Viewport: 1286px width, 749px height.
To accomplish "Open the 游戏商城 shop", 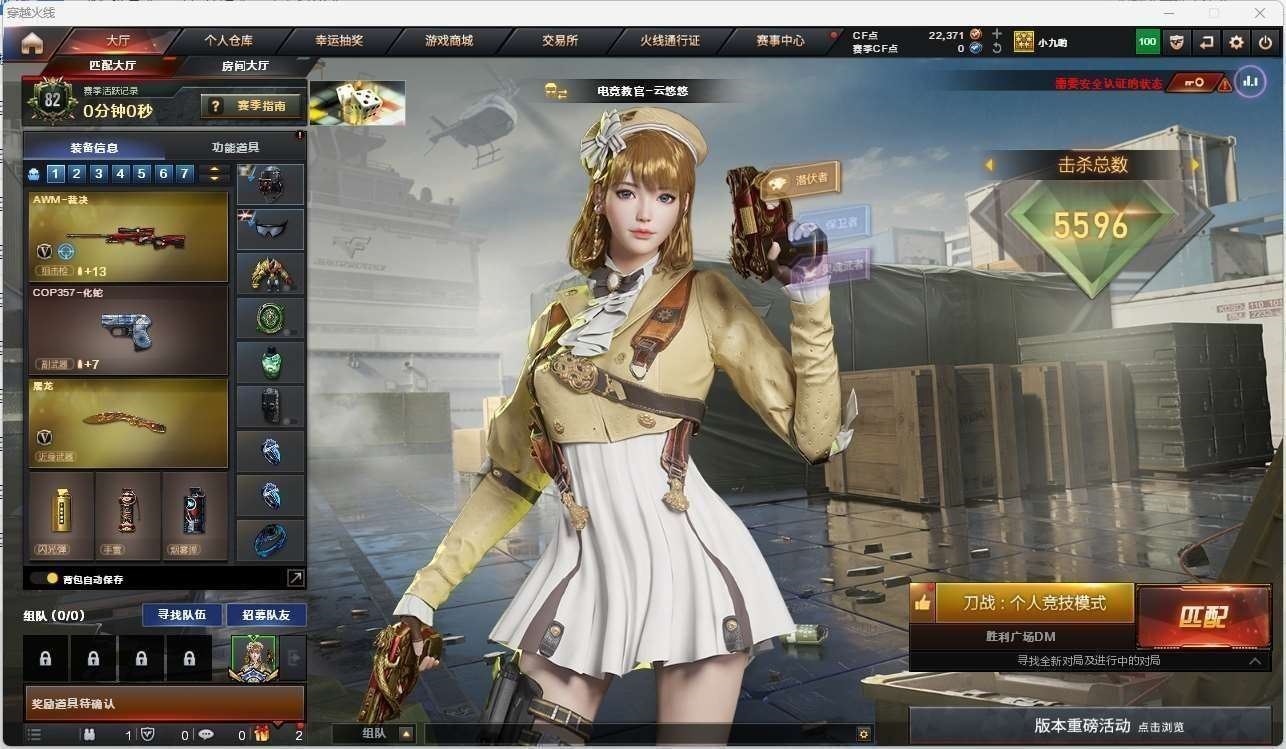I will click(x=449, y=41).
